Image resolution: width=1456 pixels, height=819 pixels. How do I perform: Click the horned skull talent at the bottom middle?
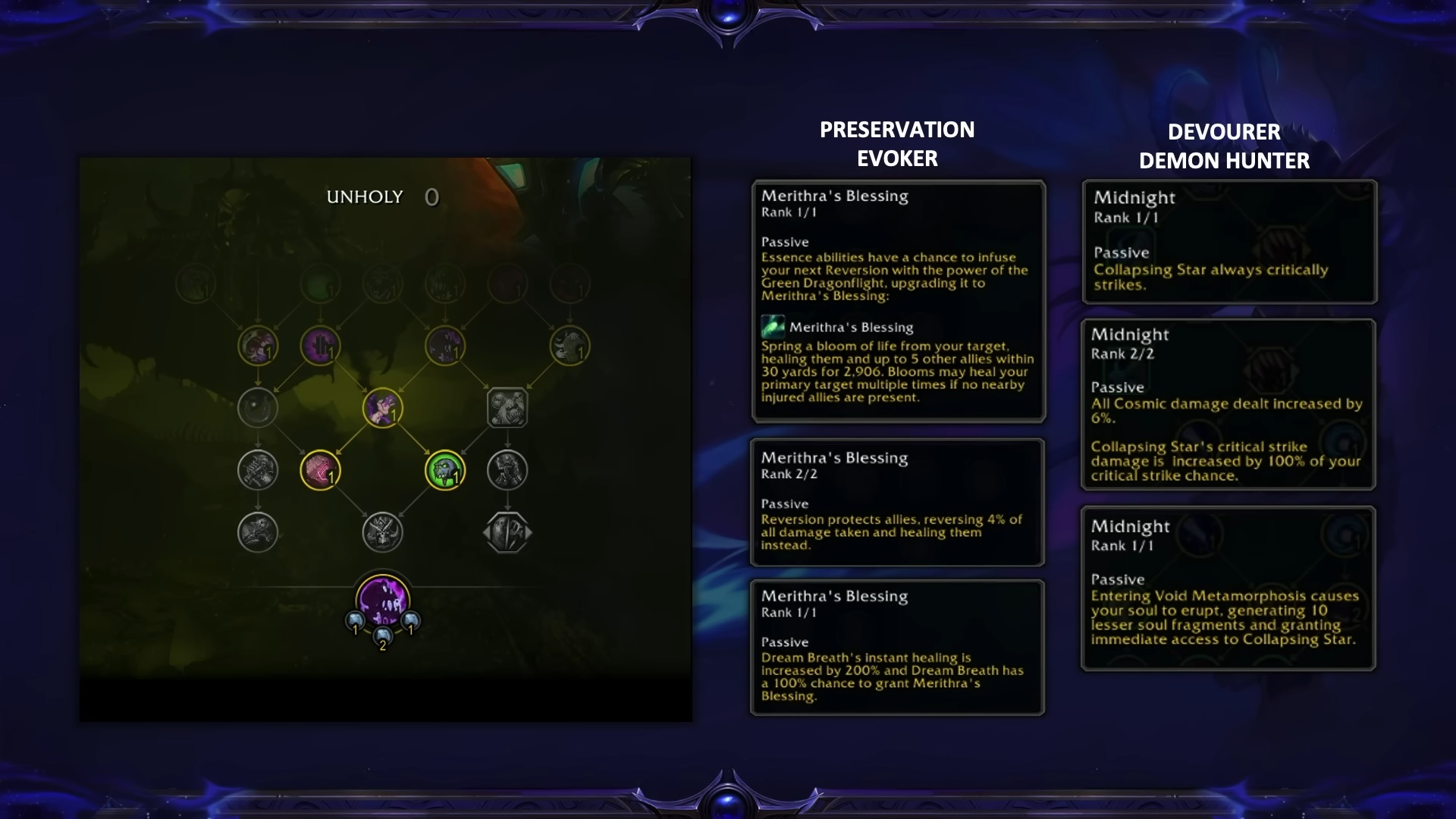coord(384,532)
